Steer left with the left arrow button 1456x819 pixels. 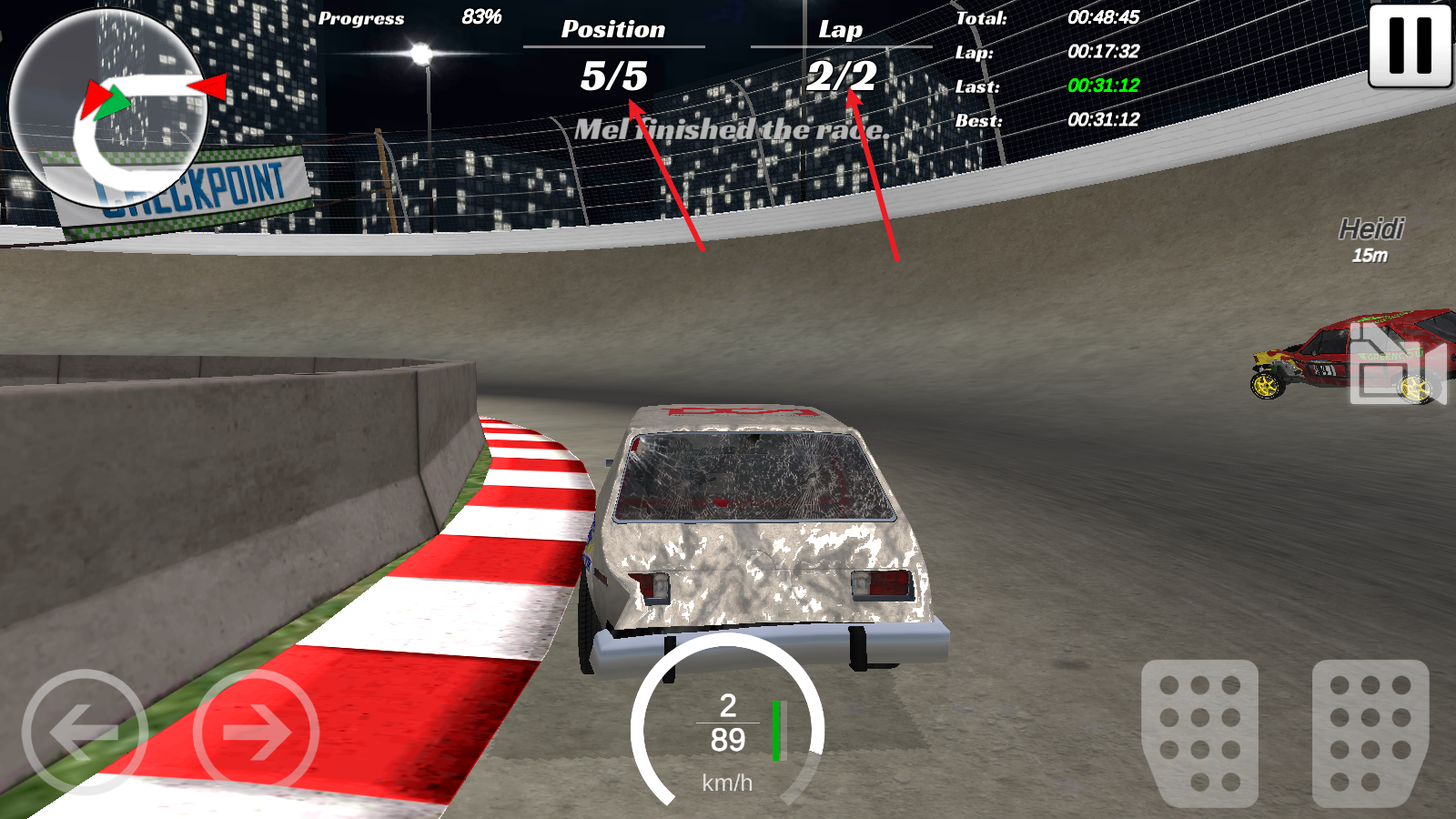(x=84, y=732)
